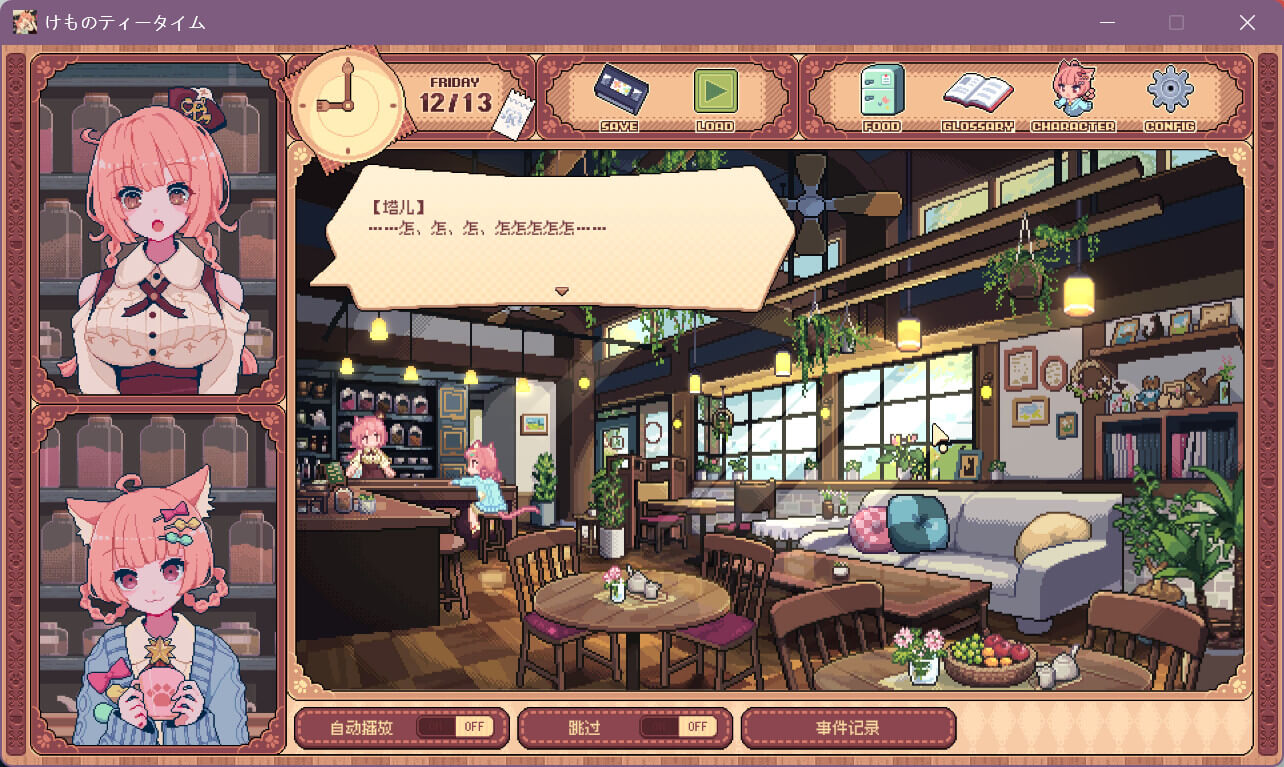Toggle the 自动播放 auto-play switch
This screenshot has width=1284, height=767.
pyautogui.click(x=455, y=727)
